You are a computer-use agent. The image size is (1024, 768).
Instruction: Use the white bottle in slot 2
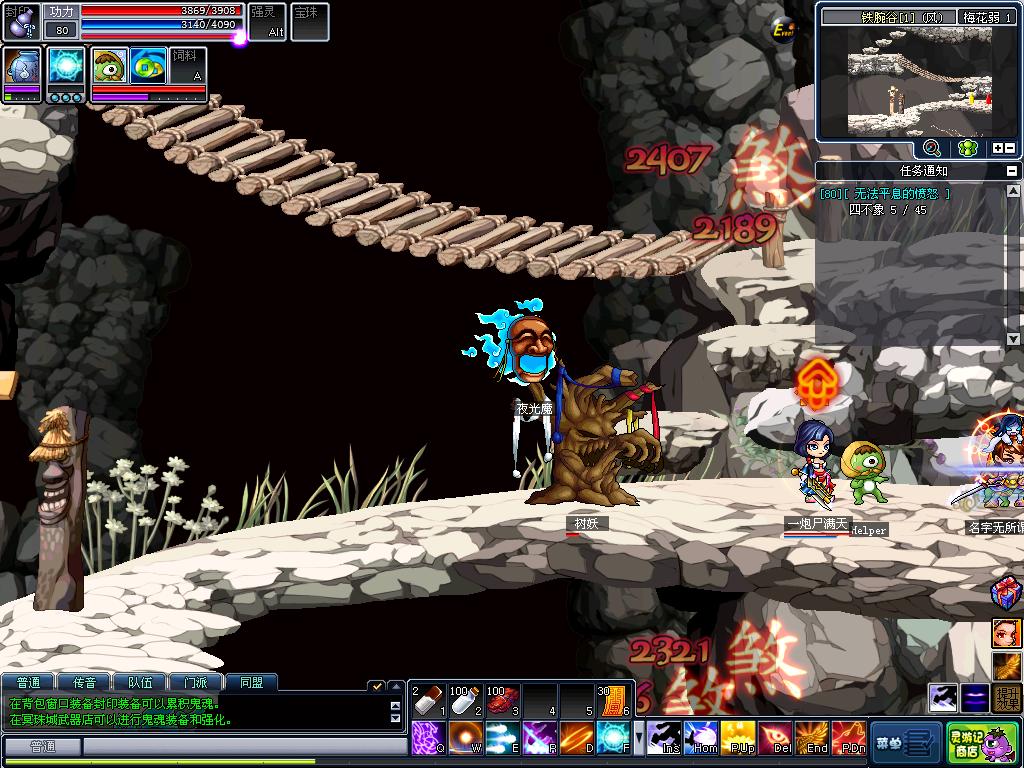point(466,701)
